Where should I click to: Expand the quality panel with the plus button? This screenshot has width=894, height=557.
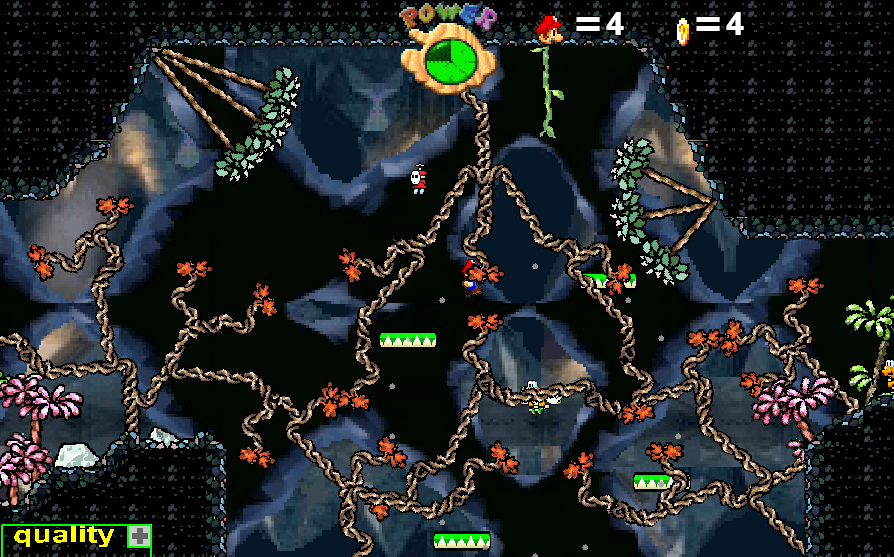click(139, 536)
